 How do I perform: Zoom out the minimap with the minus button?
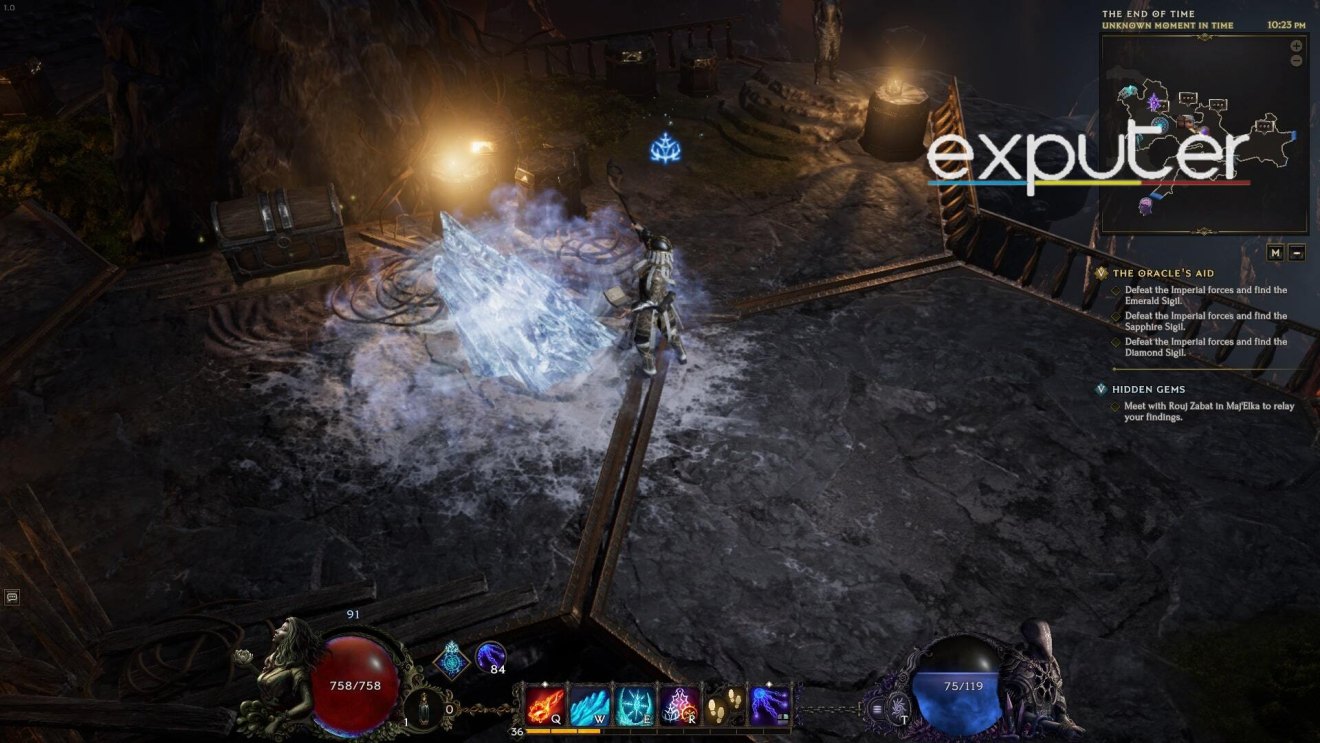tap(1296, 61)
